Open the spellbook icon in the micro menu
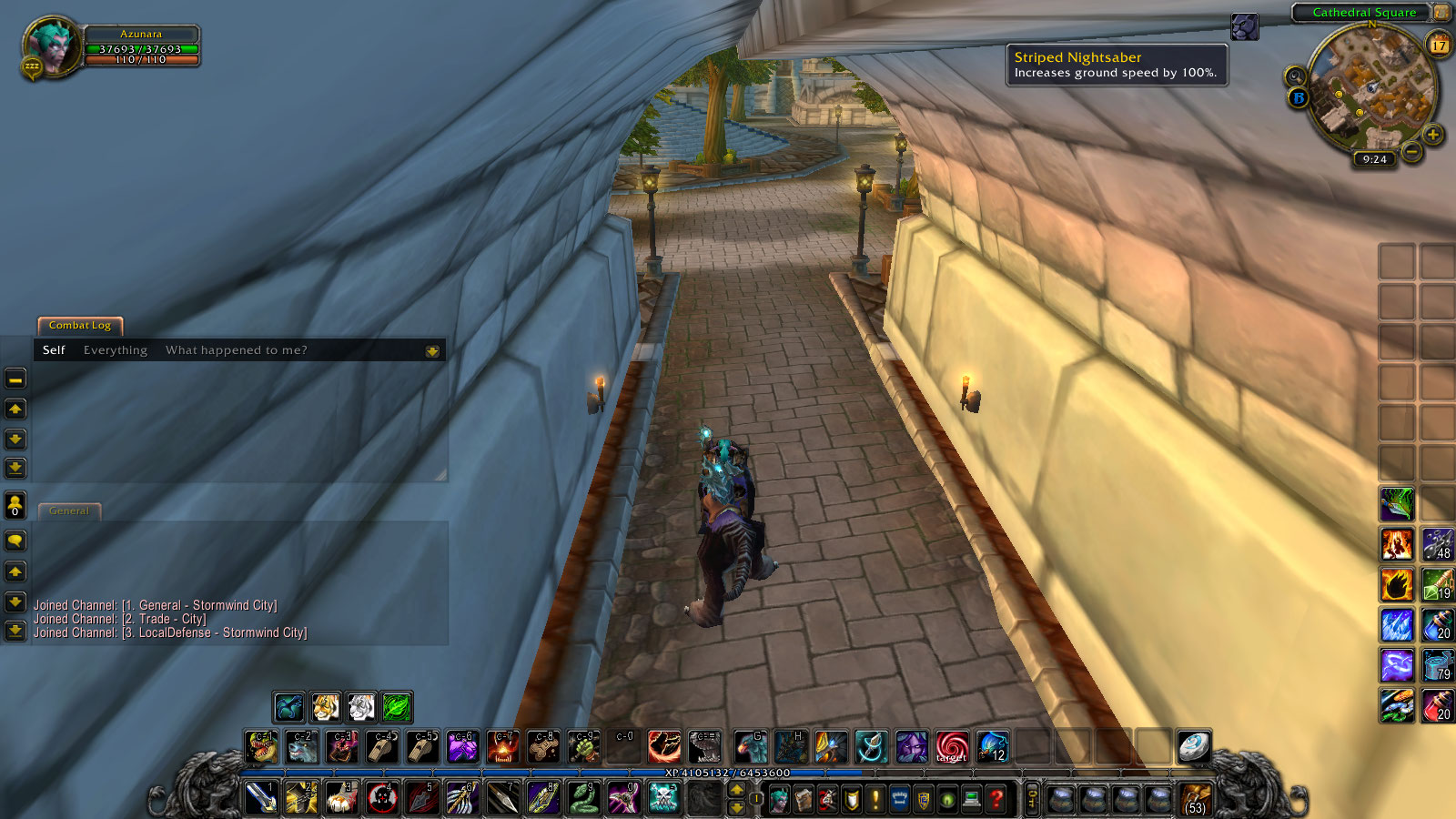 pyautogui.click(x=804, y=798)
